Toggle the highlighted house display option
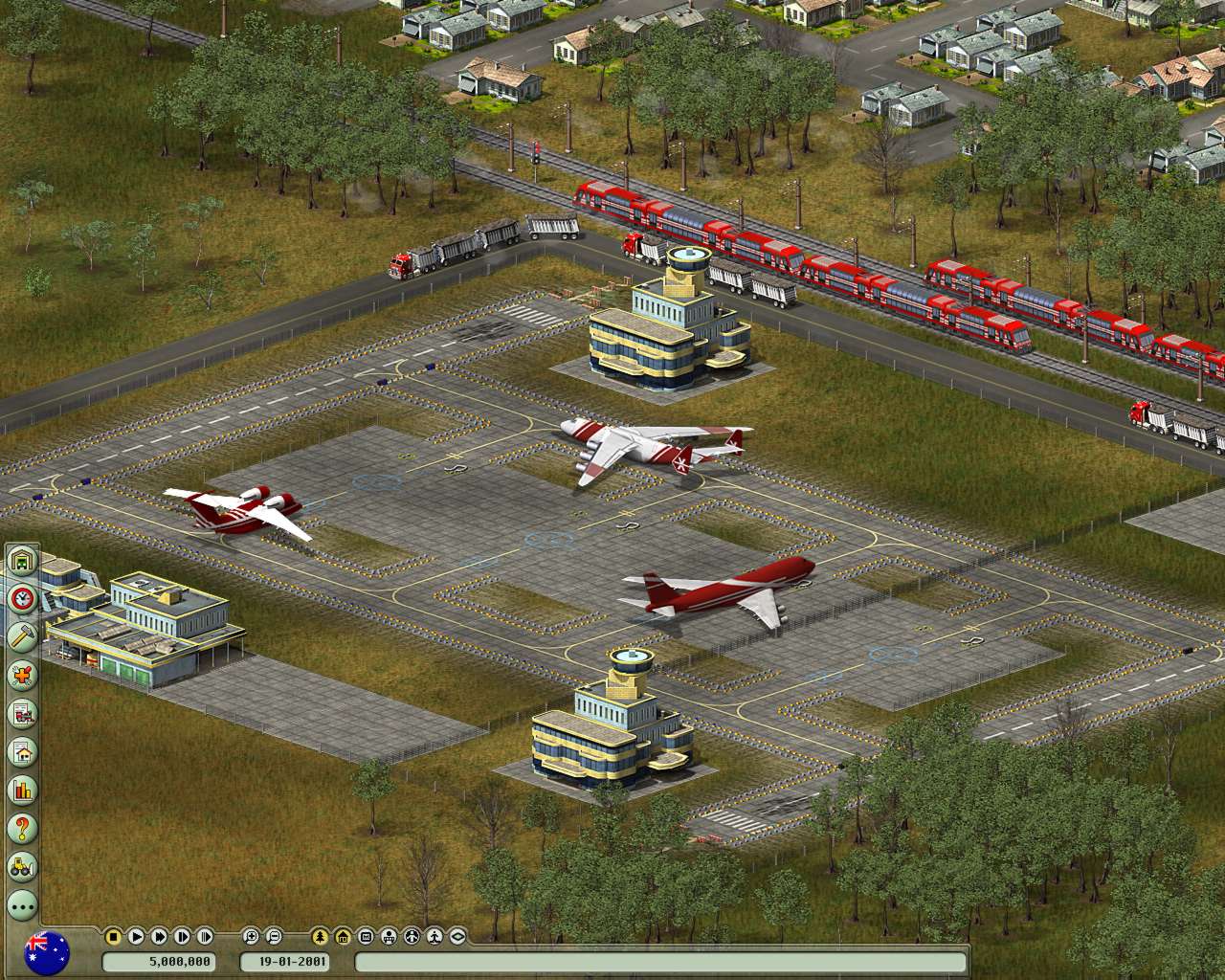Image resolution: width=1225 pixels, height=980 pixels. point(341,938)
